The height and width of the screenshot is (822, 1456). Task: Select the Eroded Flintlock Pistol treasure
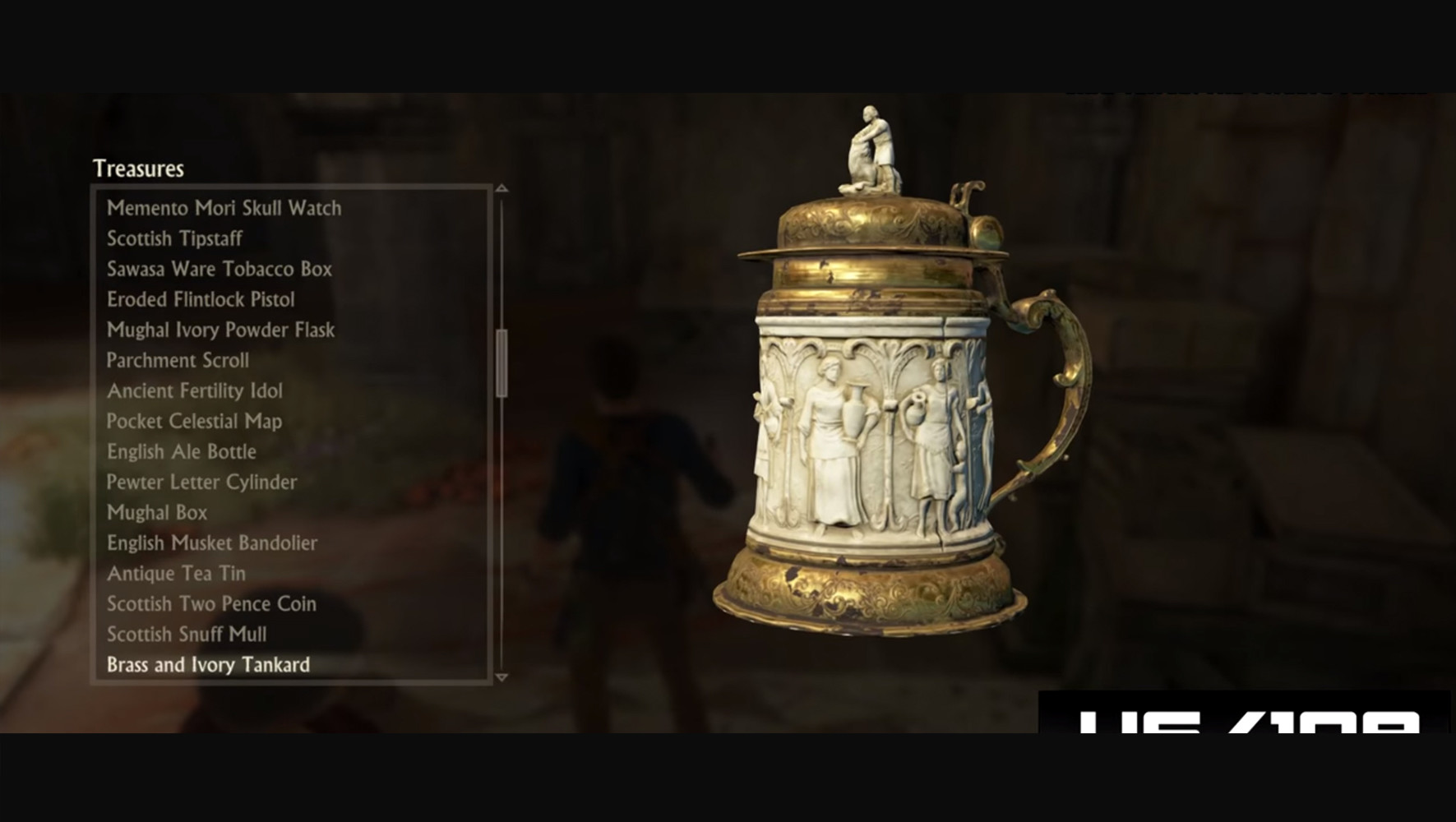pyautogui.click(x=200, y=299)
